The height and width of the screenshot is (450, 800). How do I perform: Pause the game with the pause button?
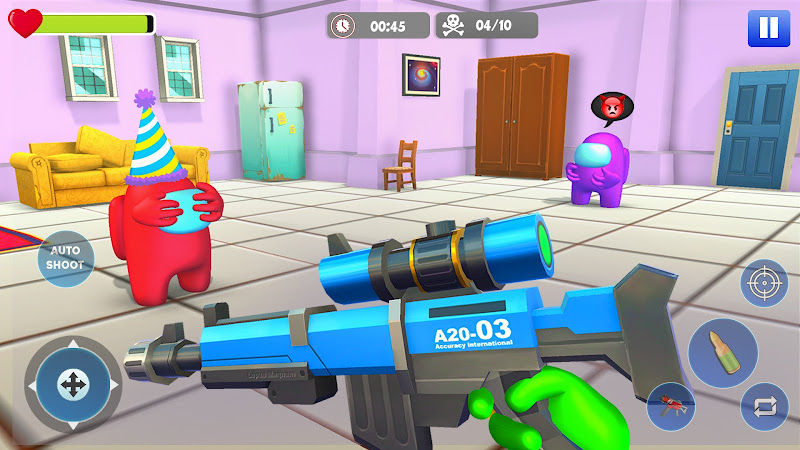(x=767, y=27)
